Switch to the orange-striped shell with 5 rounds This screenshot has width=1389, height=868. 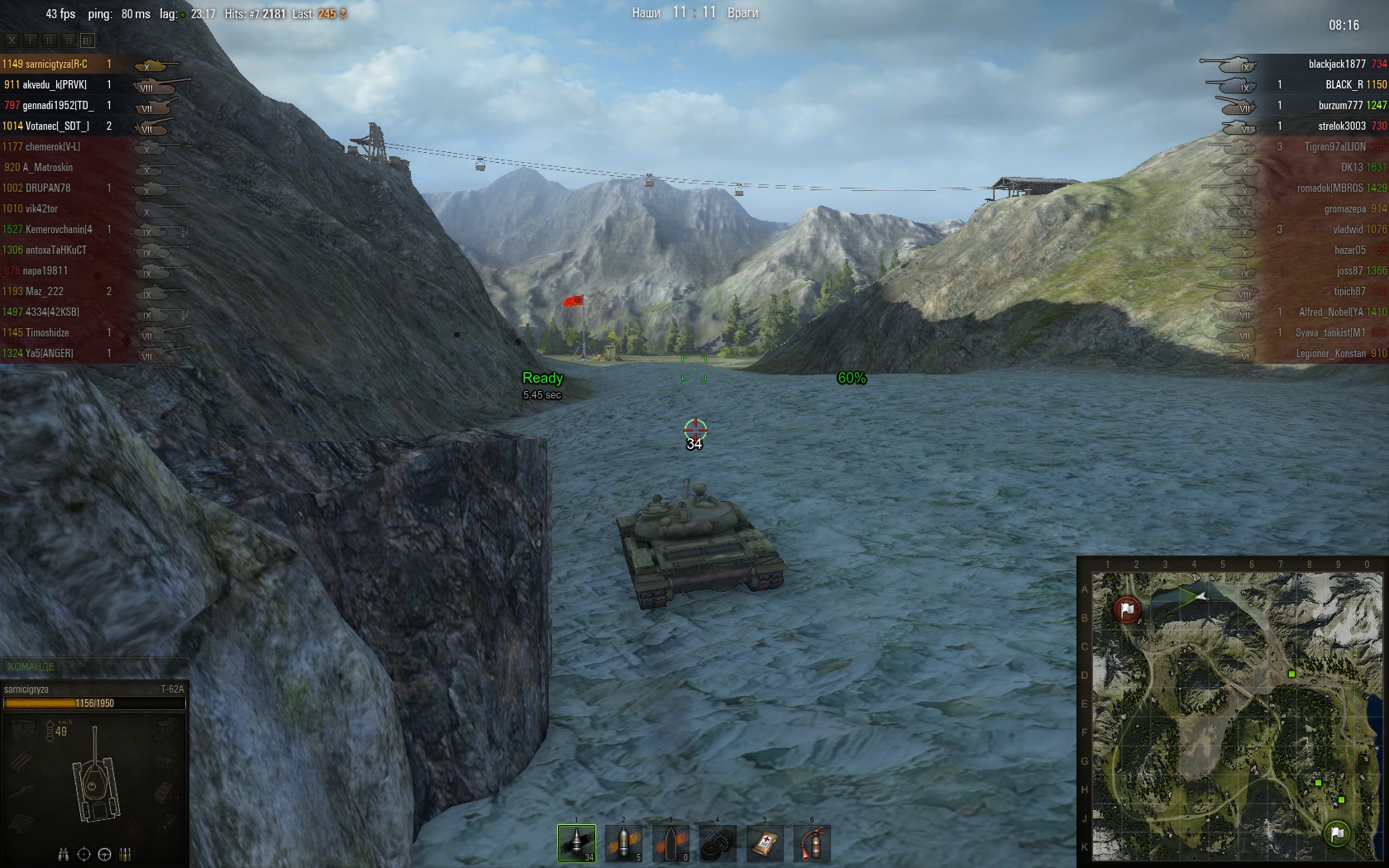623,843
